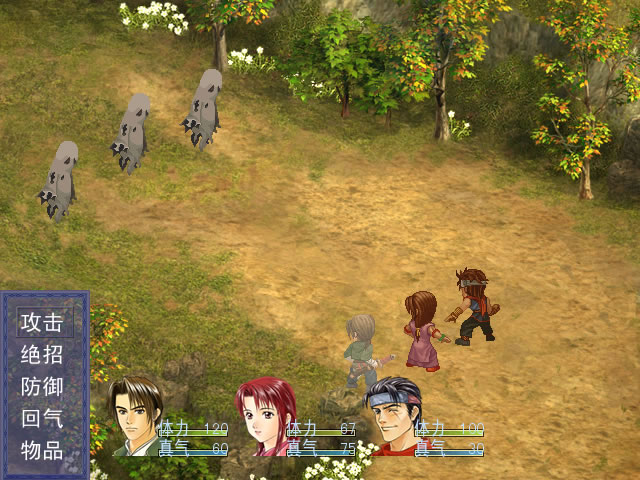Image resolution: width=640 pixels, height=480 pixels.
Task: Pick the 防御 defend command
Action: click(x=43, y=386)
